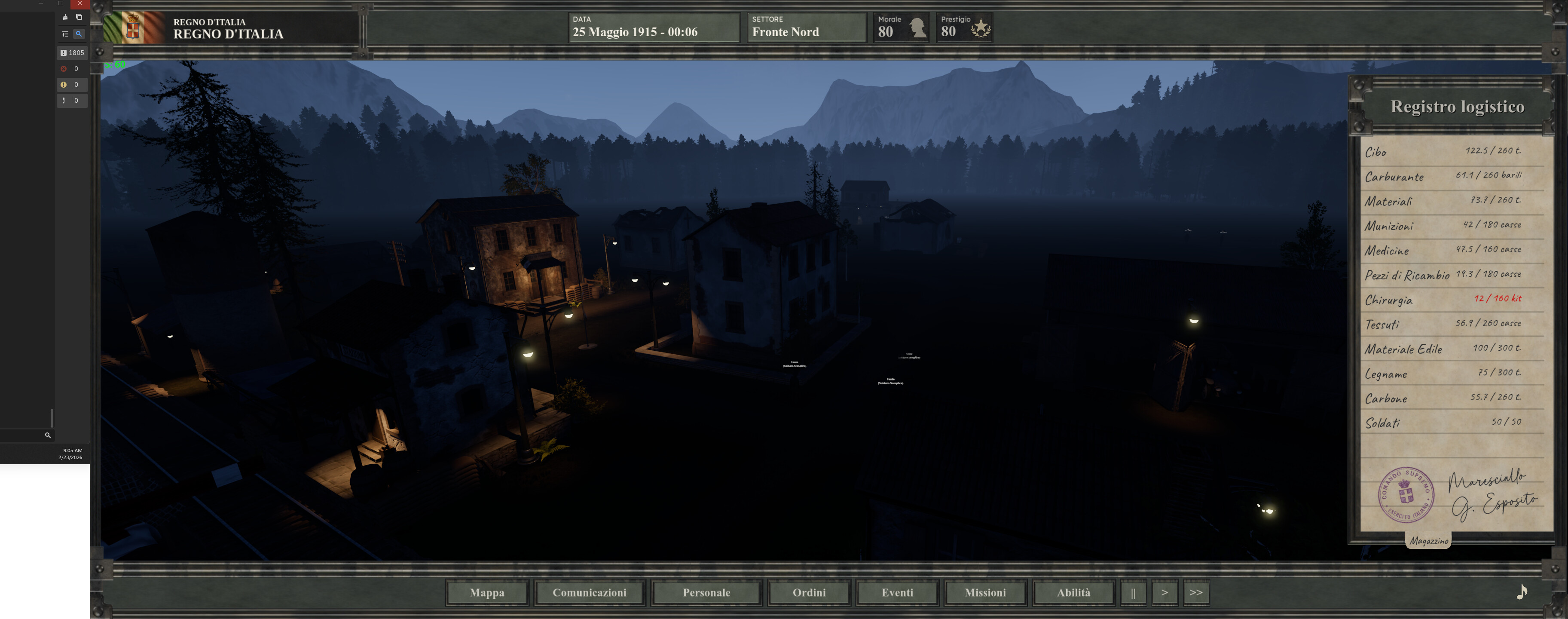View the Eventi list
This screenshot has width=1568, height=619.
point(897,592)
